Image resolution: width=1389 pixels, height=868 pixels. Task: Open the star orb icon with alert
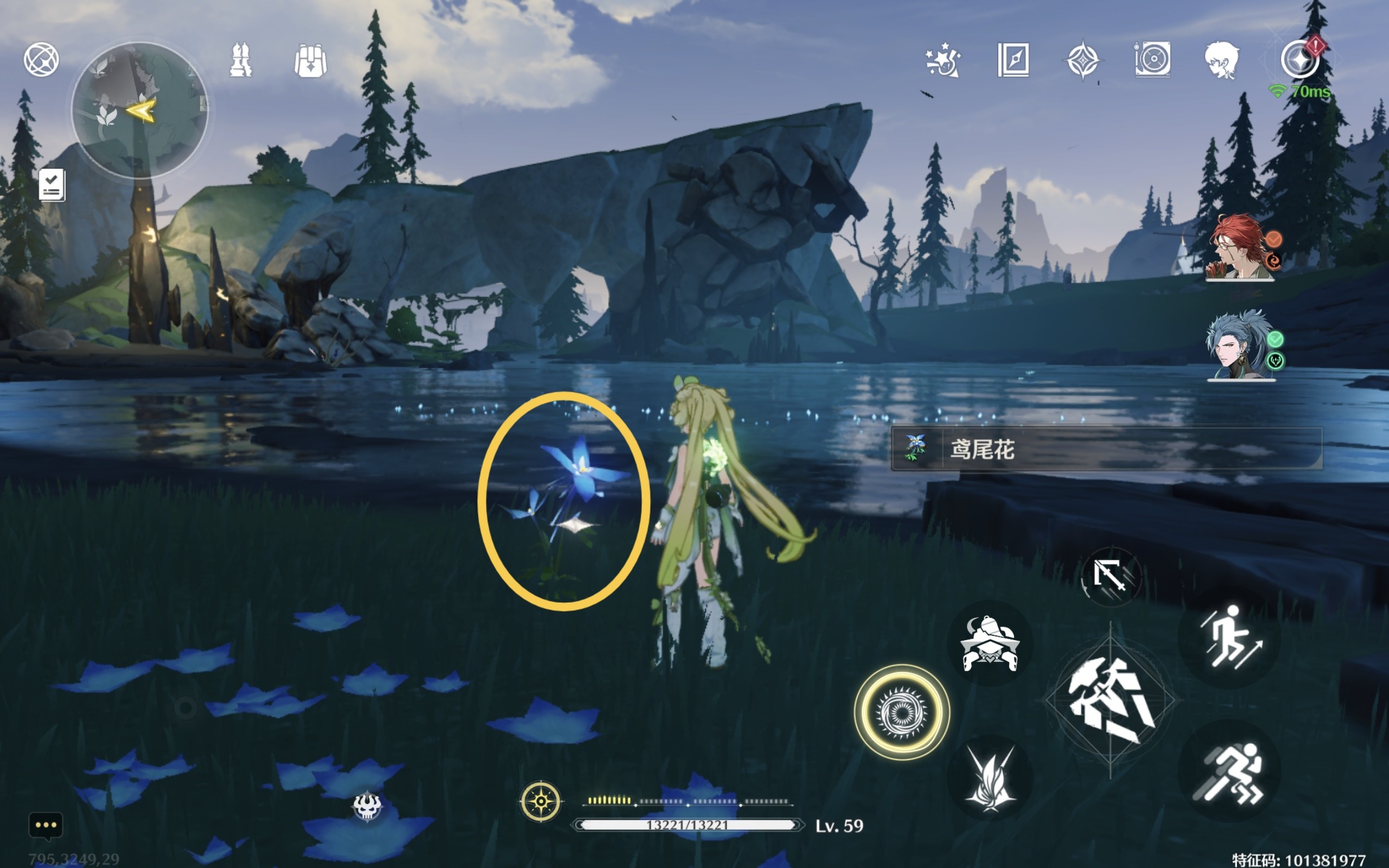[1301, 59]
